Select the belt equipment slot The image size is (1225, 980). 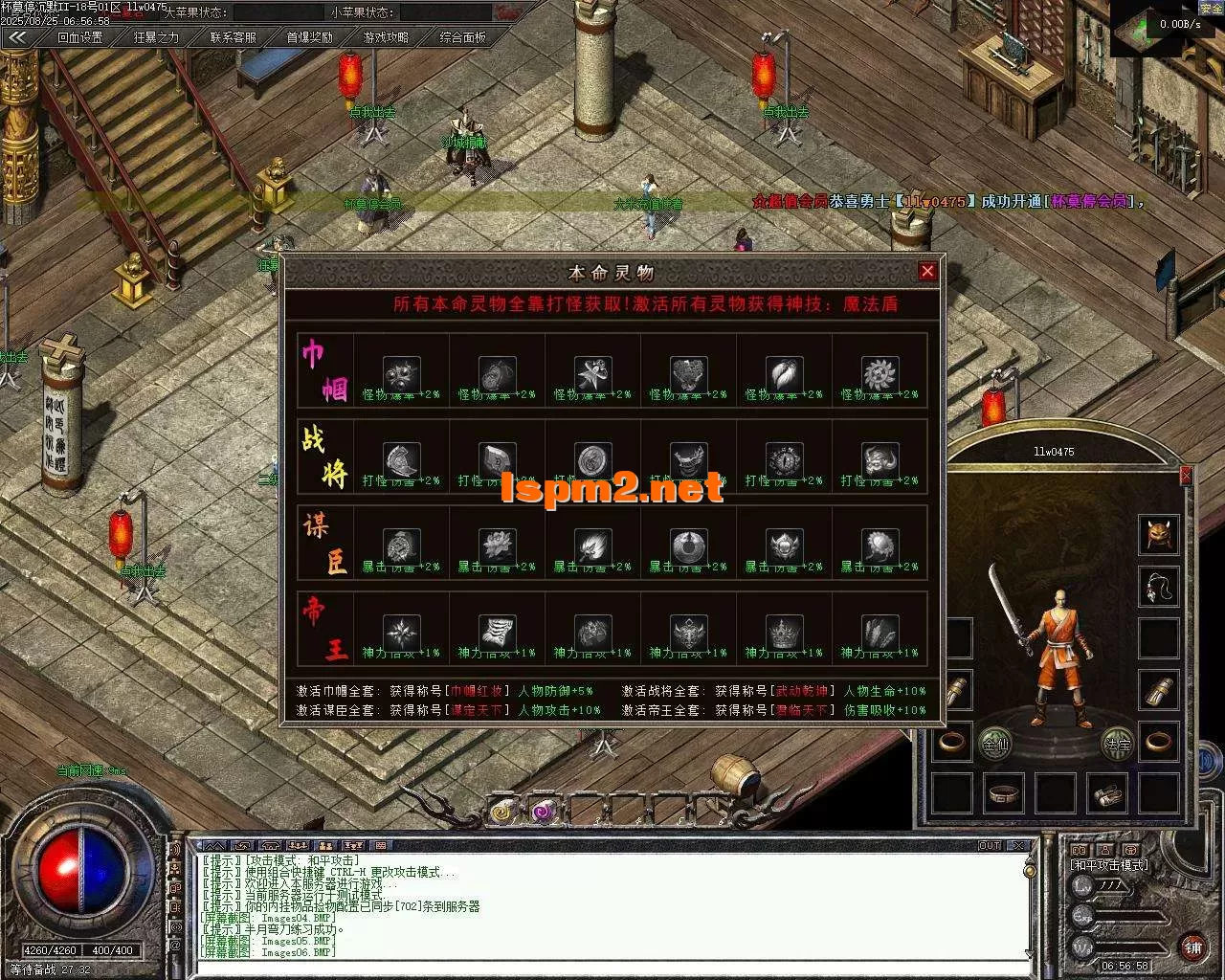coord(1004,793)
